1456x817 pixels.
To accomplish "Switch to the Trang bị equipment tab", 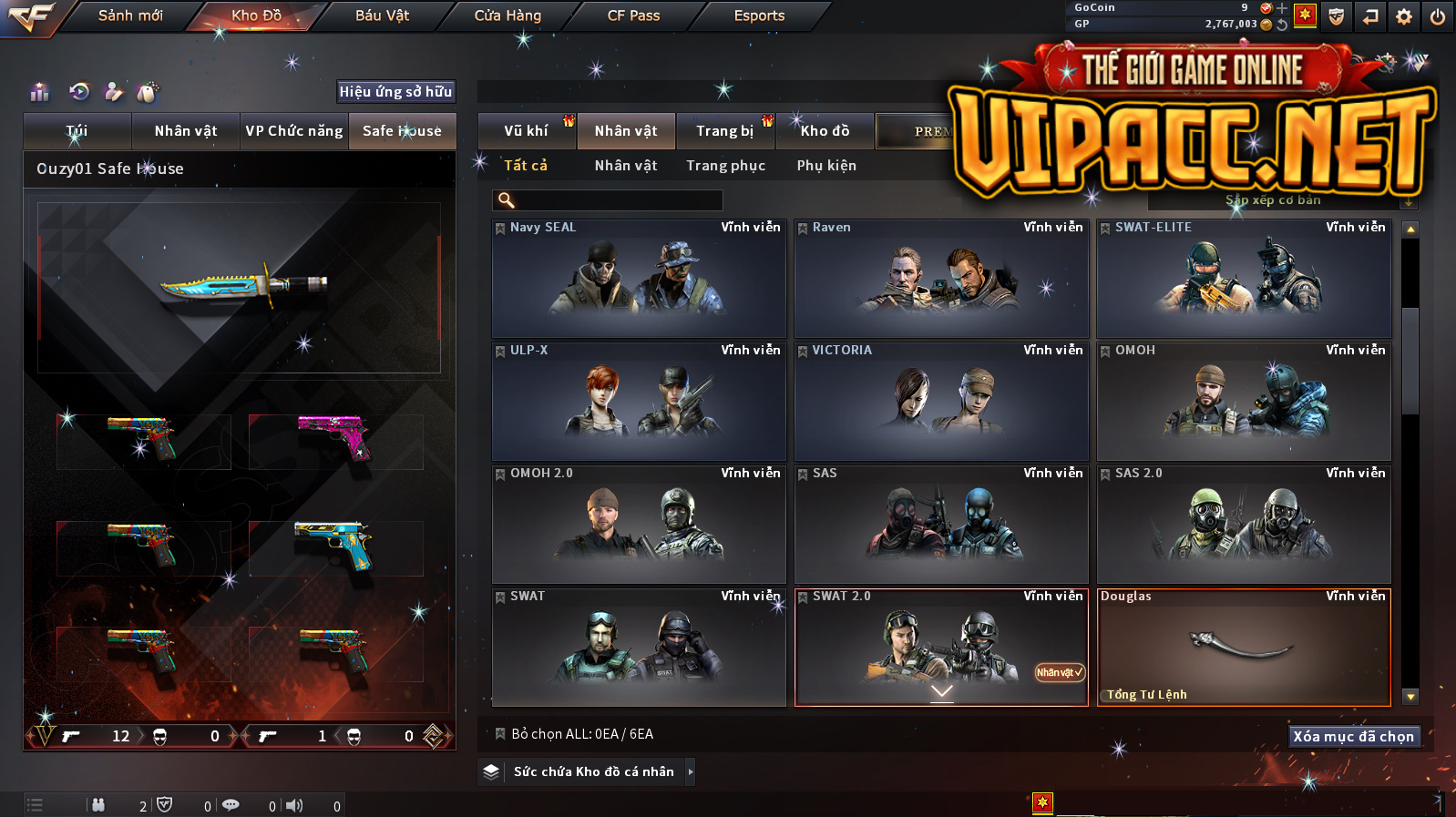I will point(725,131).
